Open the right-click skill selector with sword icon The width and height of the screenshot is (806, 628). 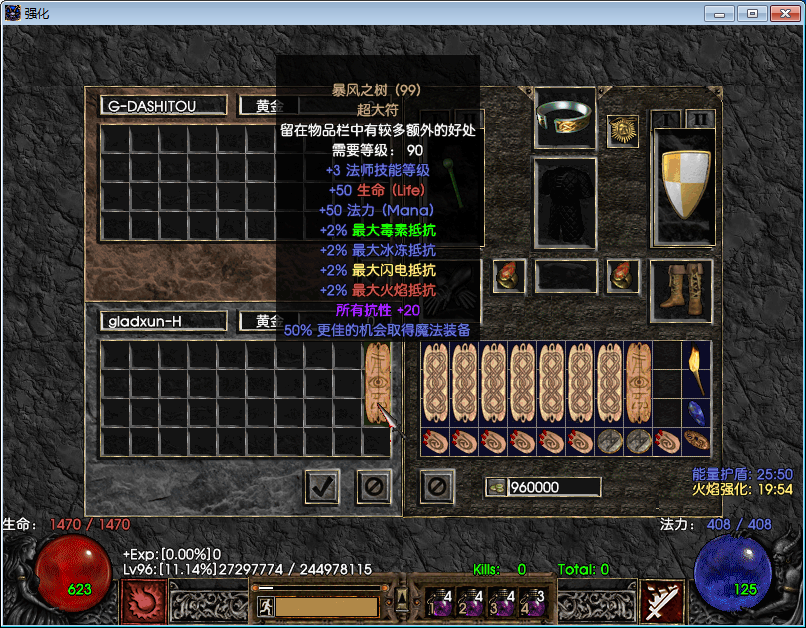point(662,602)
